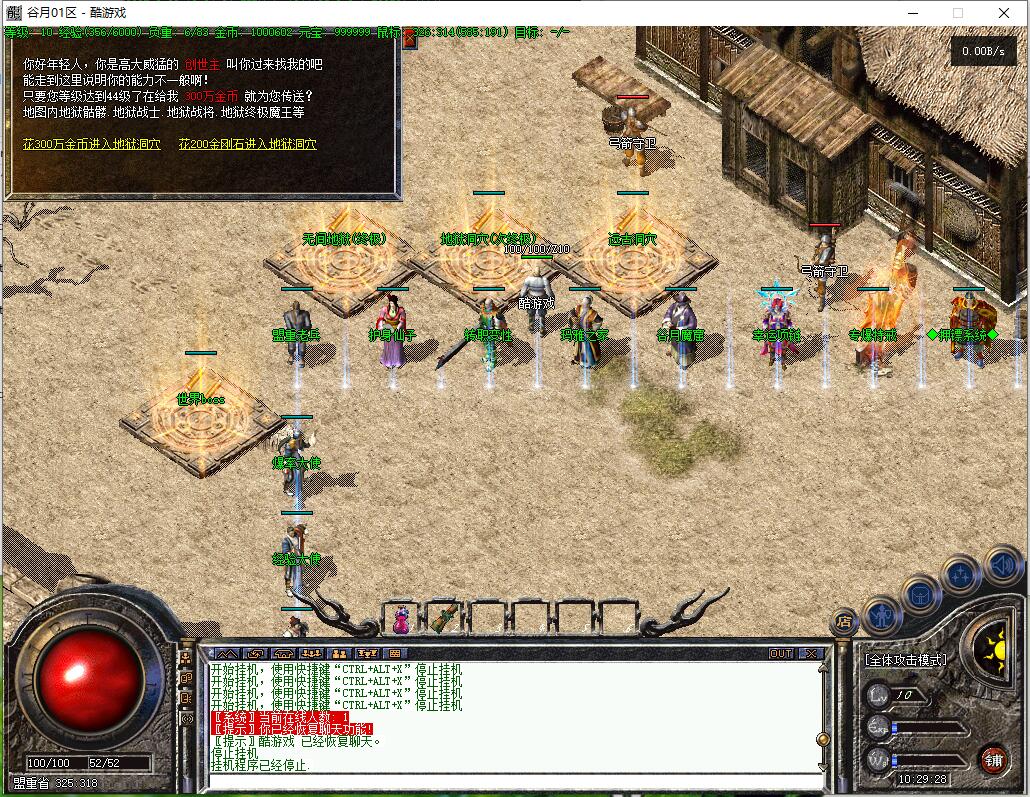1030x797 pixels.
Task: Open the bag inventory icon
Action: [921, 596]
